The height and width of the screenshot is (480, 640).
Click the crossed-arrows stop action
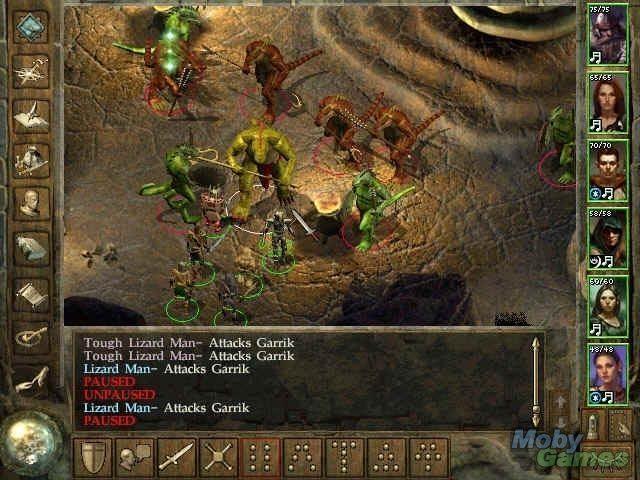coord(218,456)
